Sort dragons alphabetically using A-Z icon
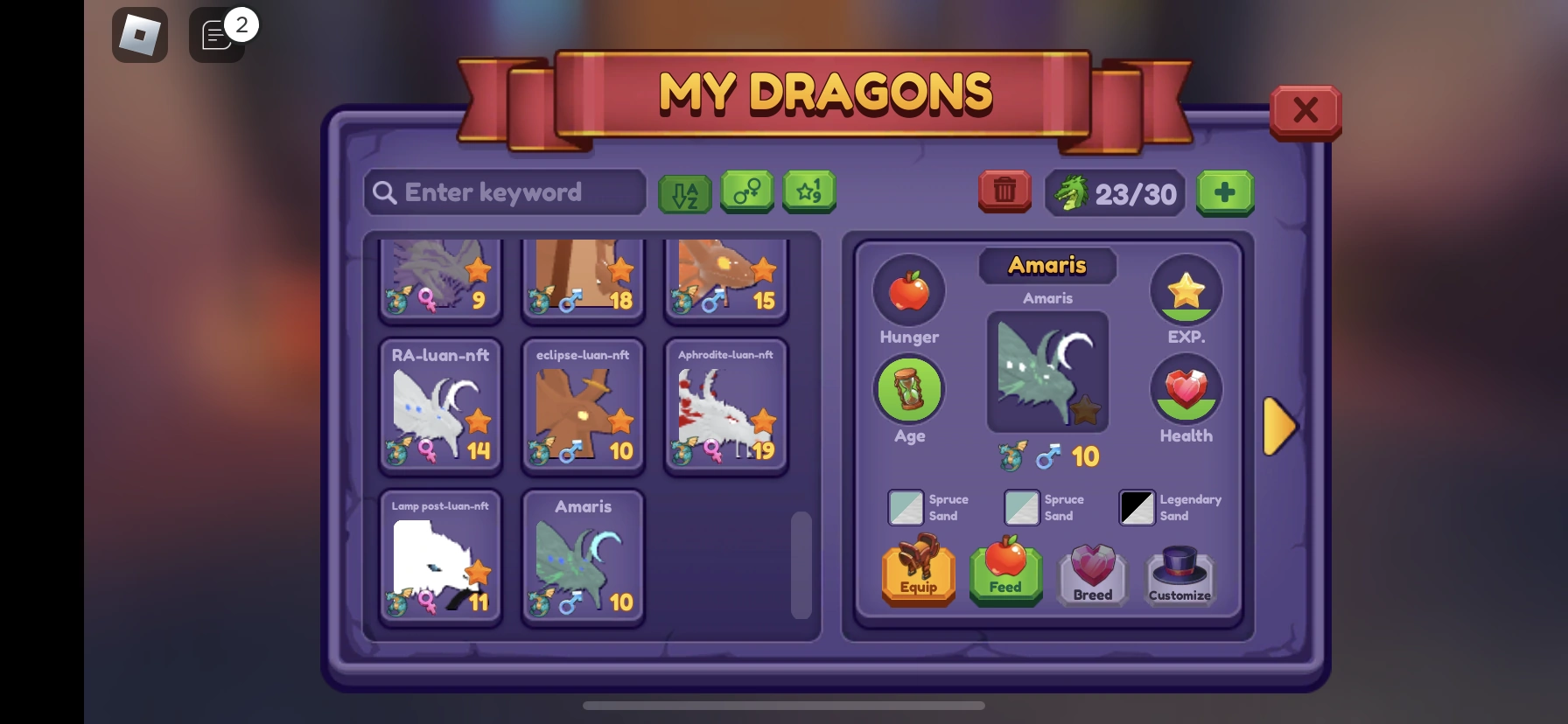Viewport: 1568px width, 724px height. 683,192
